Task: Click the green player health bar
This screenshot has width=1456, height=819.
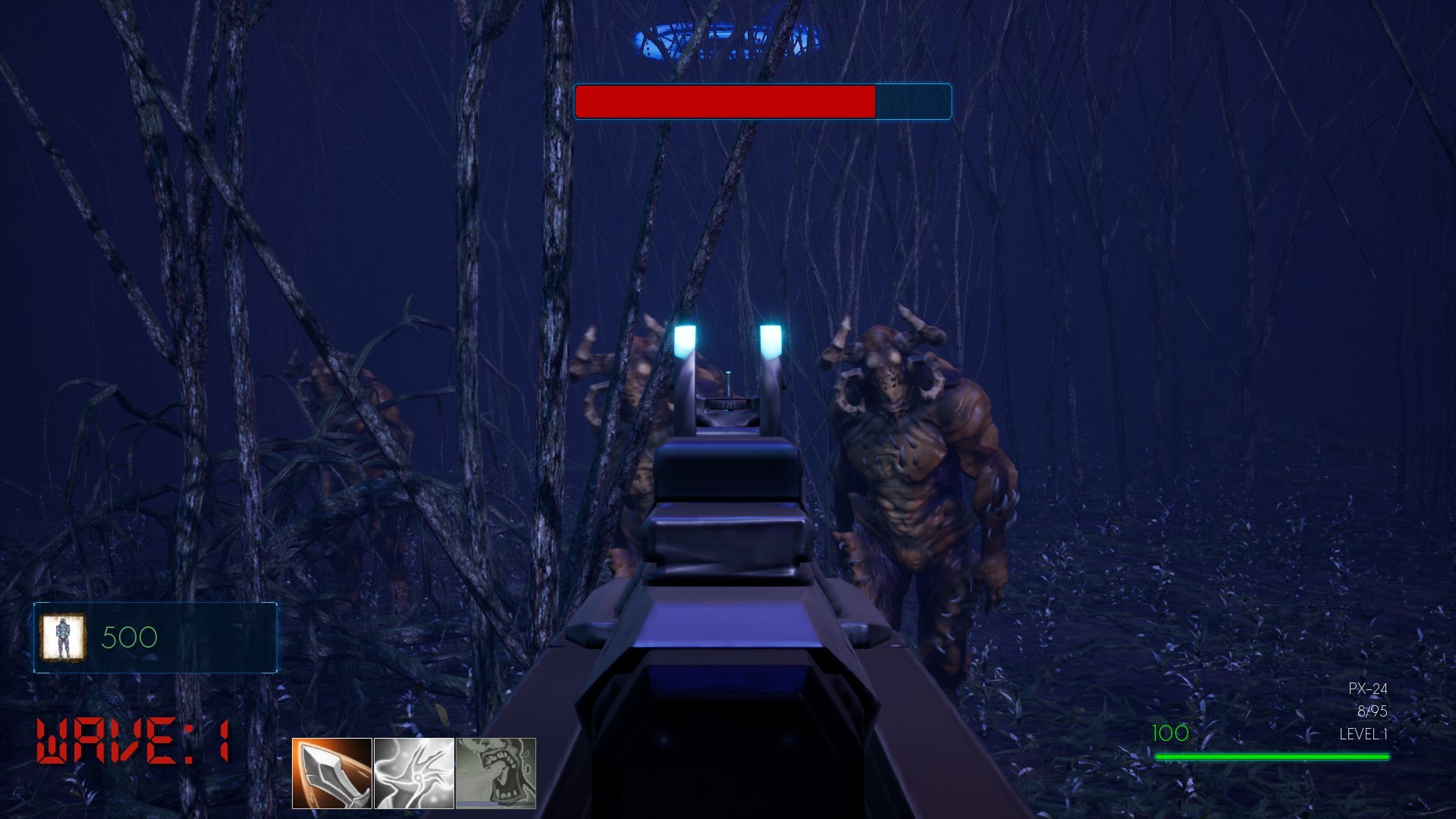Action: [1272, 755]
